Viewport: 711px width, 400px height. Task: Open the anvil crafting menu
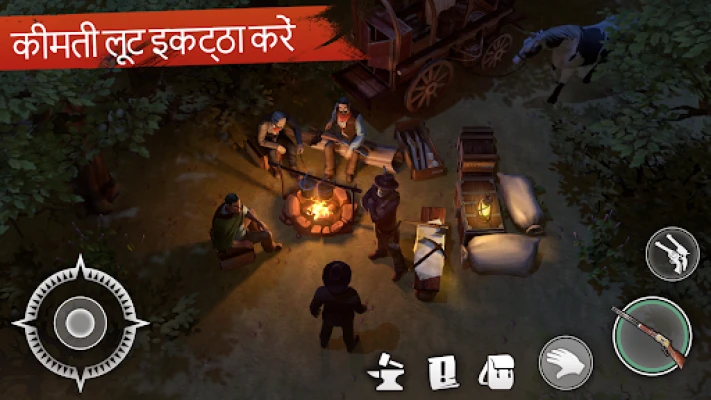click(x=387, y=369)
